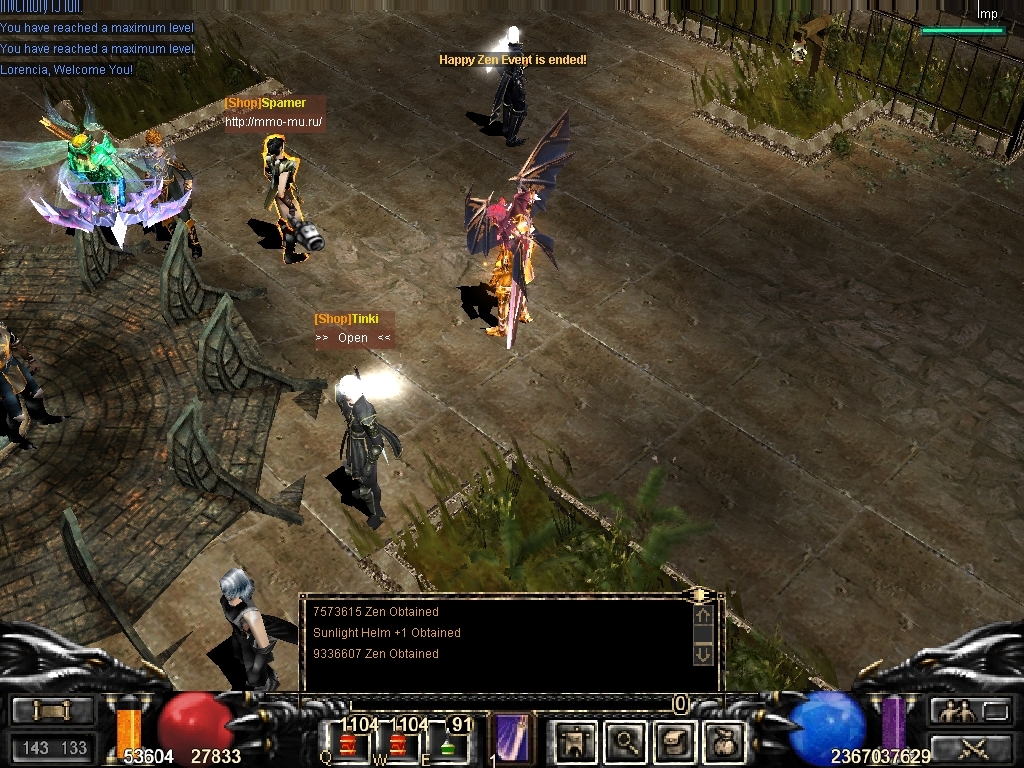Select the green potion hotbar slot
Image resolution: width=1024 pixels, height=768 pixels.
tap(448, 743)
